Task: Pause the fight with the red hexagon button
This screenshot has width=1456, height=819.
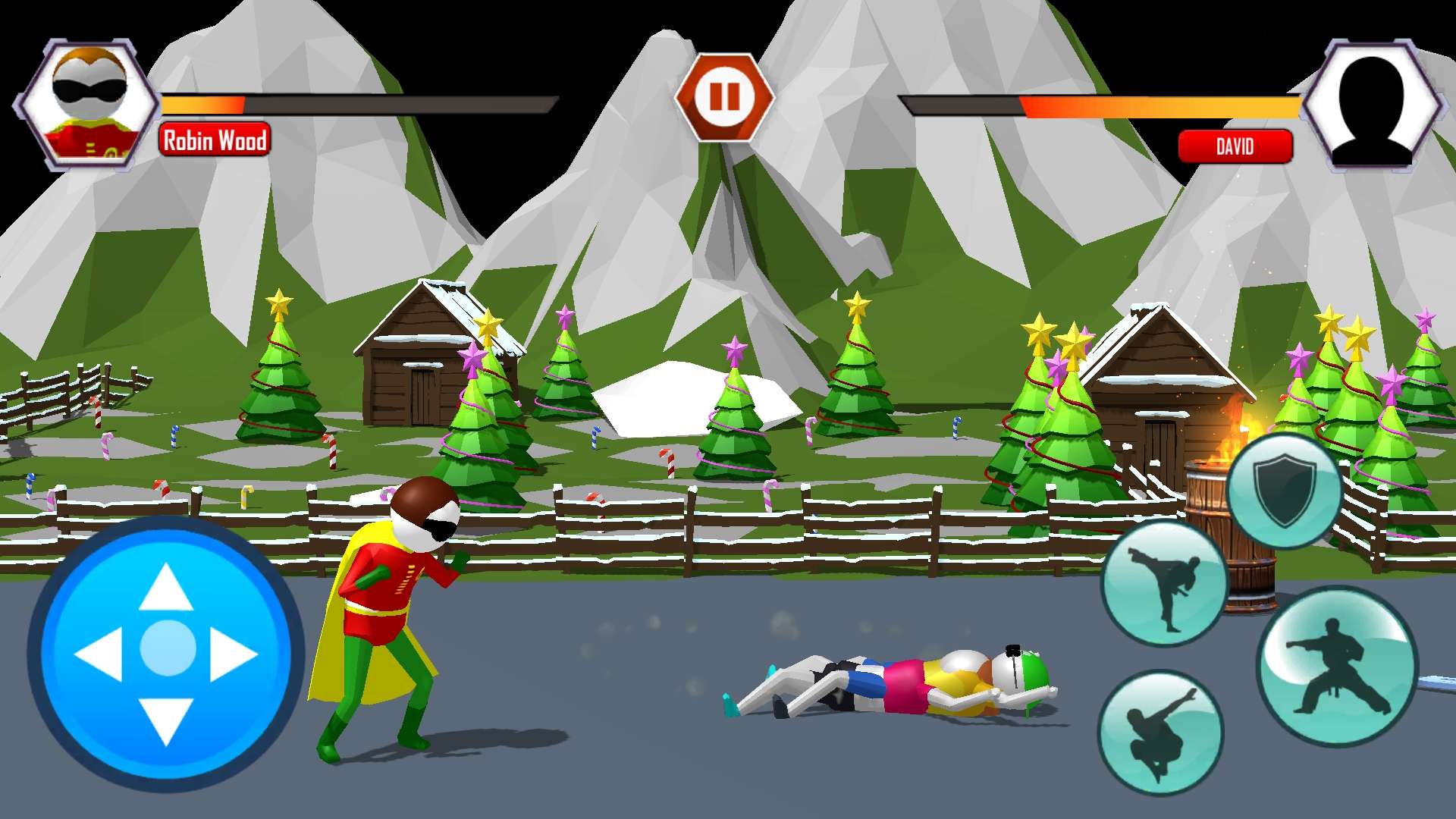Action: pyautogui.click(x=723, y=97)
